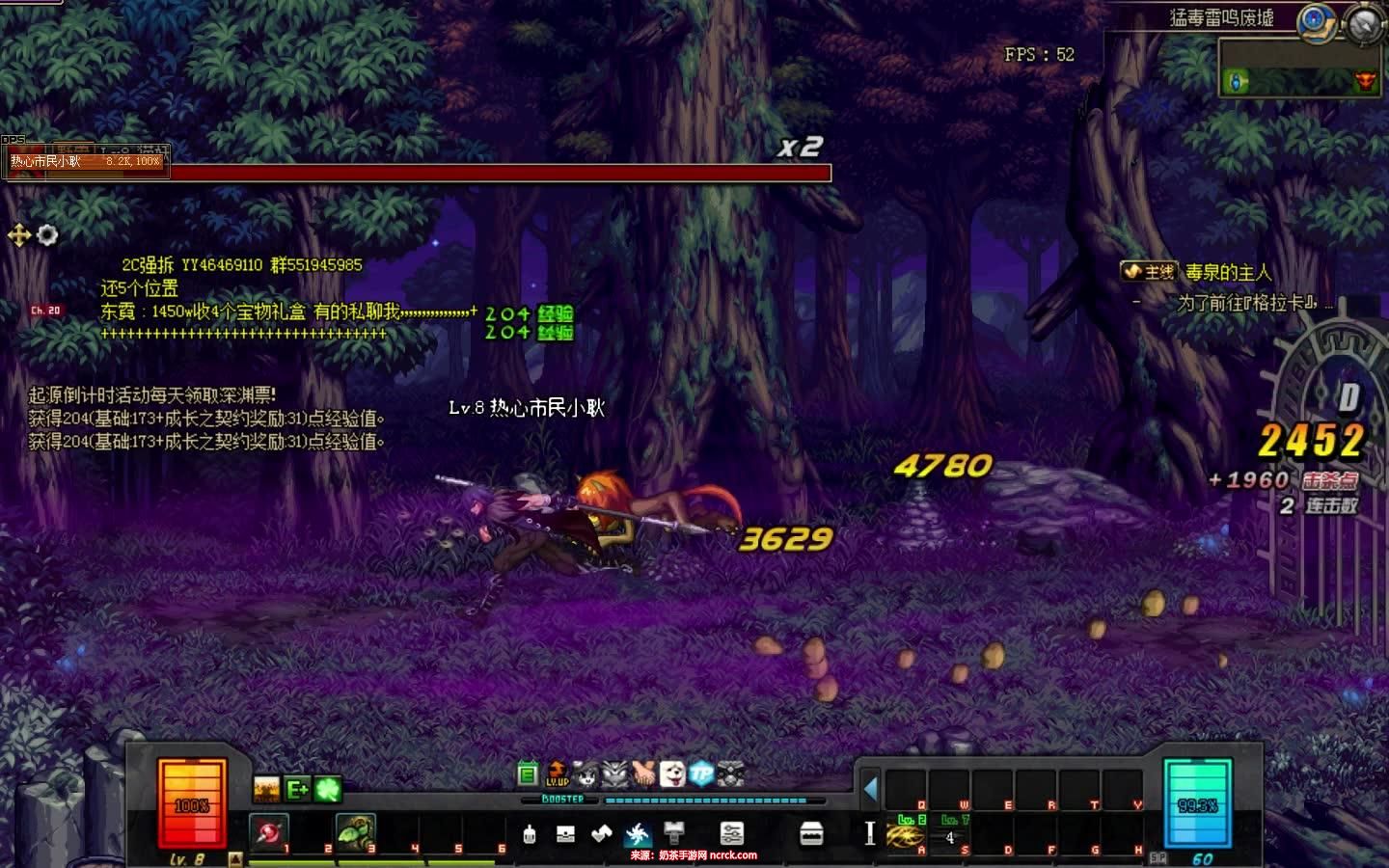
Task: Open settings via the sliders icon
Action: click(x=732, y=834)
